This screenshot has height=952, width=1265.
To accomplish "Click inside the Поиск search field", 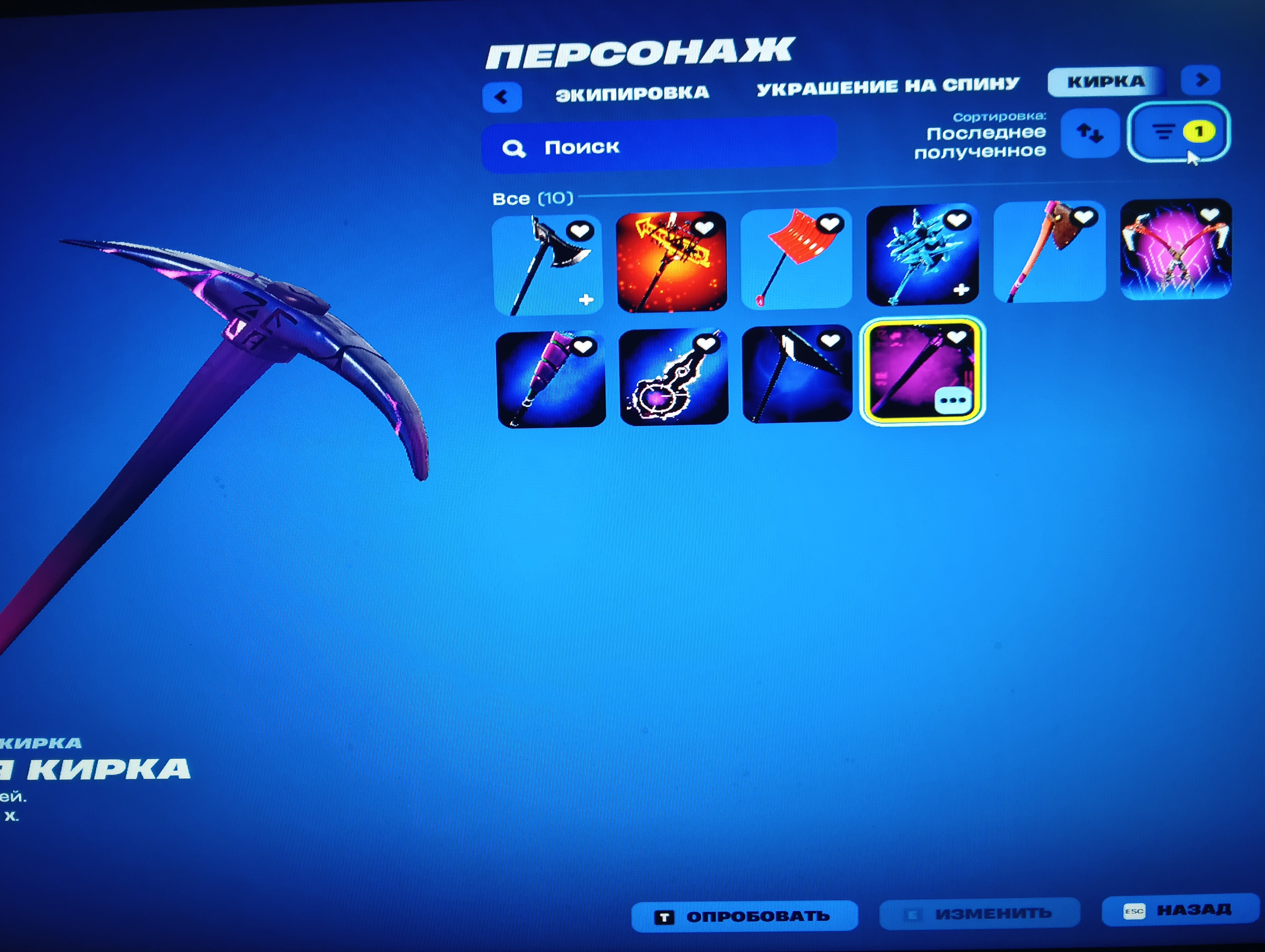I will coord(629,147).
